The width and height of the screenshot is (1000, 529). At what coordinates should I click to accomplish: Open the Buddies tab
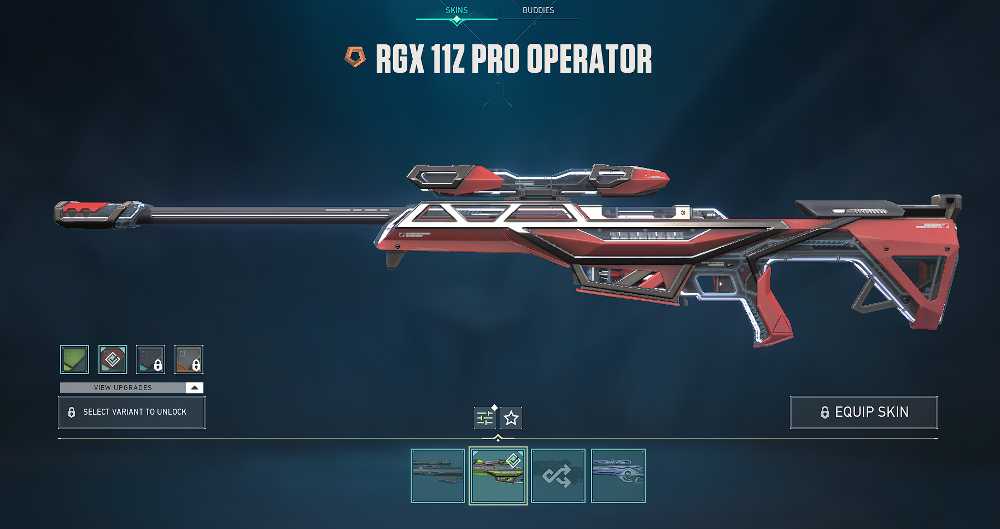(x=538, y=11)
